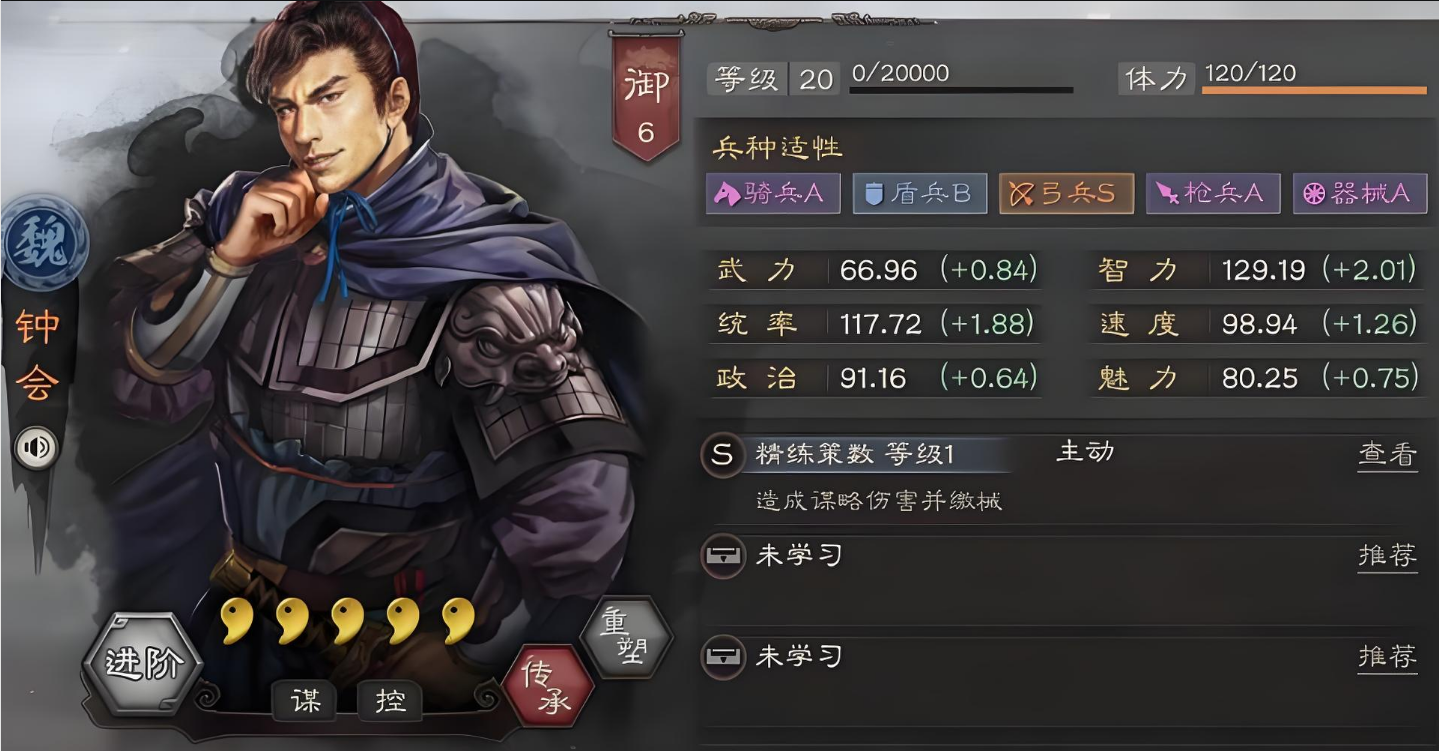Select the 骑兵A cavalry aptitude badge

pos(773,194)
